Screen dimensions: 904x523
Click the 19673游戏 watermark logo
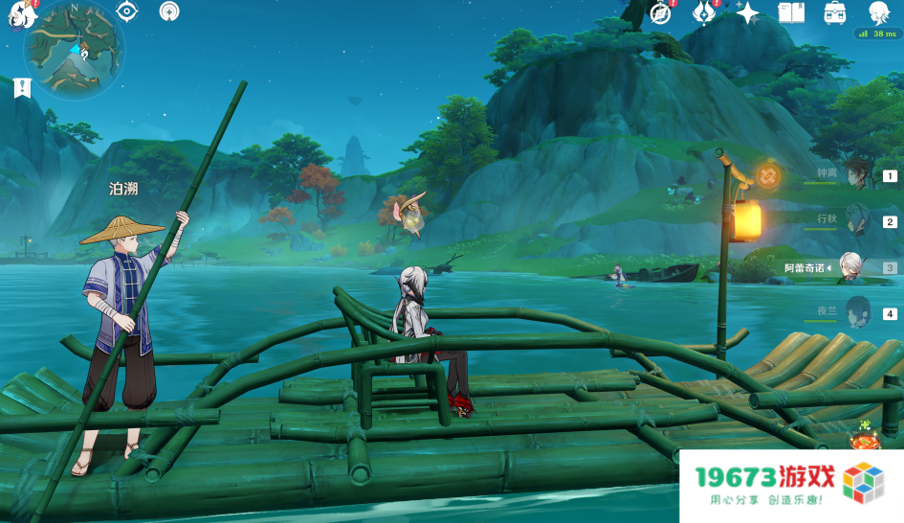[790, 486]
